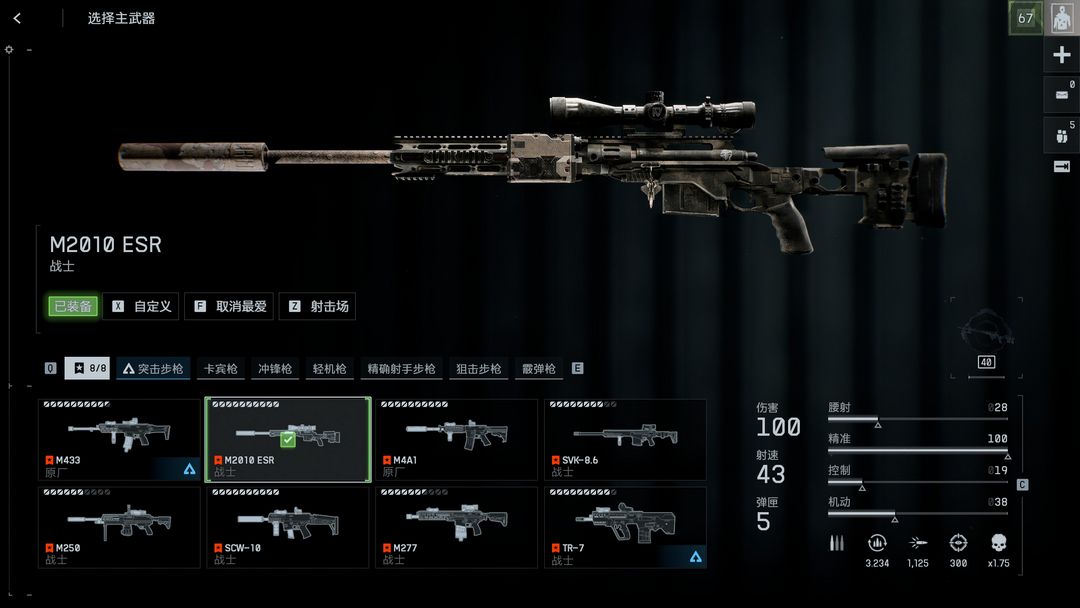1080x608 pixels.
Task: Switch to the 狙击步枪 sniper tab
Action: (x=478, y=368)
